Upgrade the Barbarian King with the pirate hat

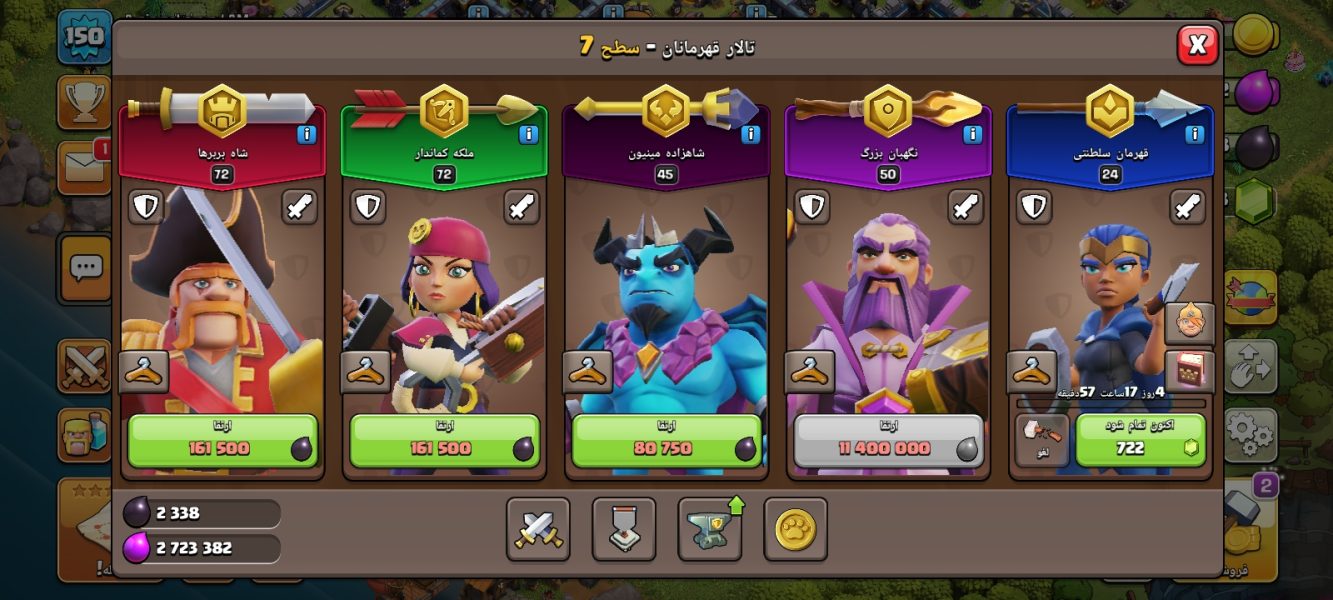[223, 441]
